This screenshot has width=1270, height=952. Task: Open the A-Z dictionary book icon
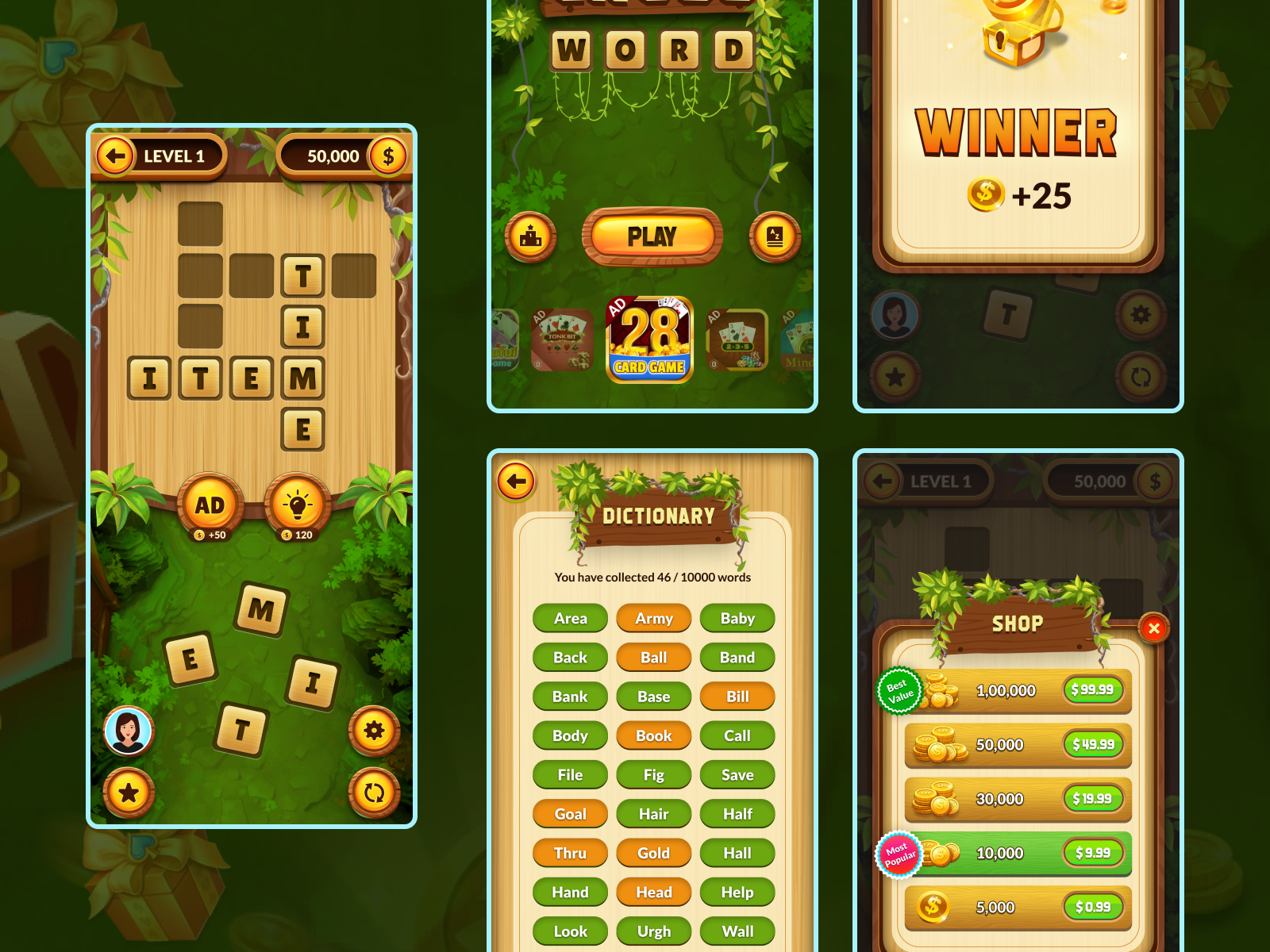775,236
